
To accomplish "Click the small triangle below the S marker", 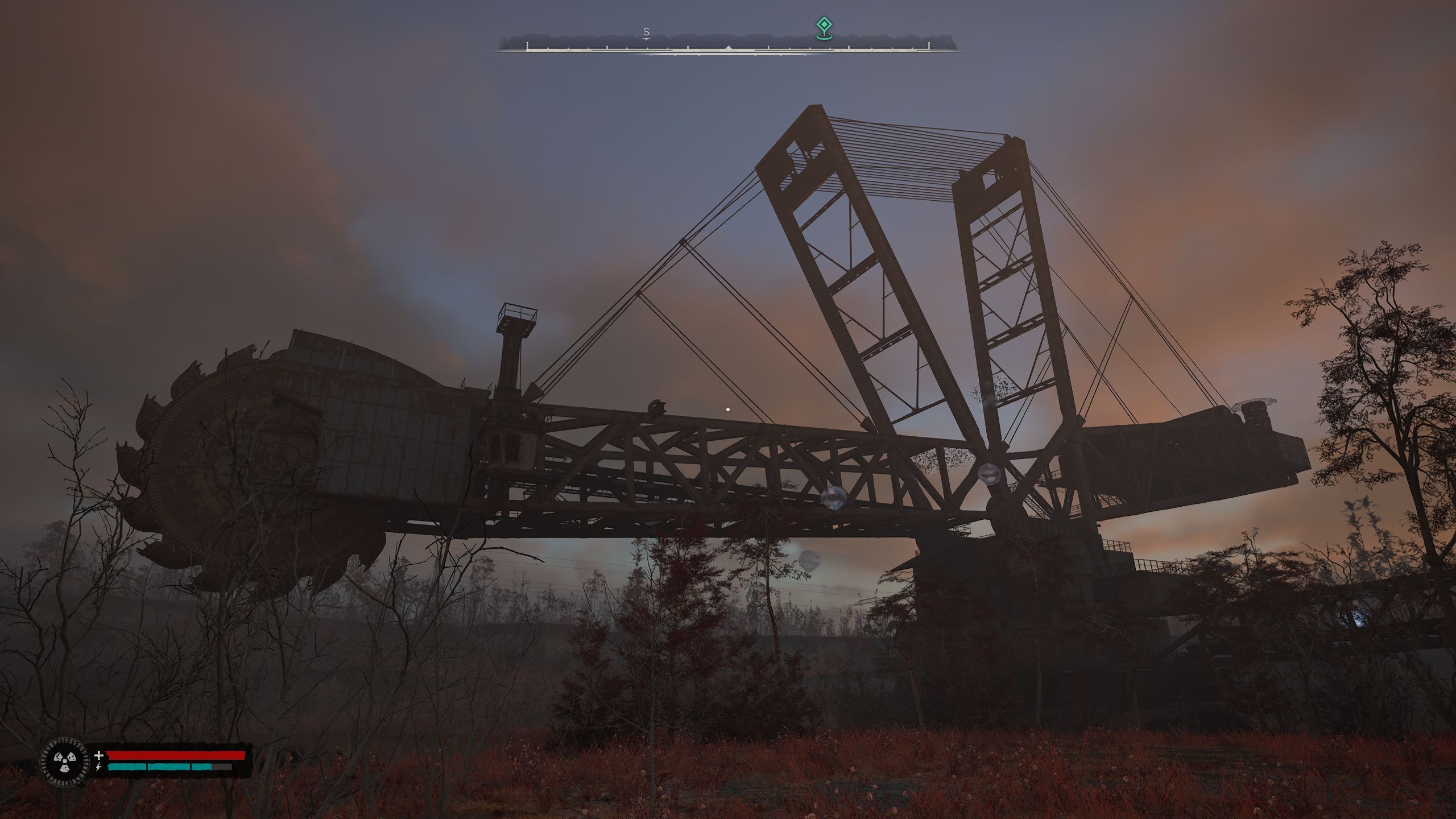I will 647,40.
